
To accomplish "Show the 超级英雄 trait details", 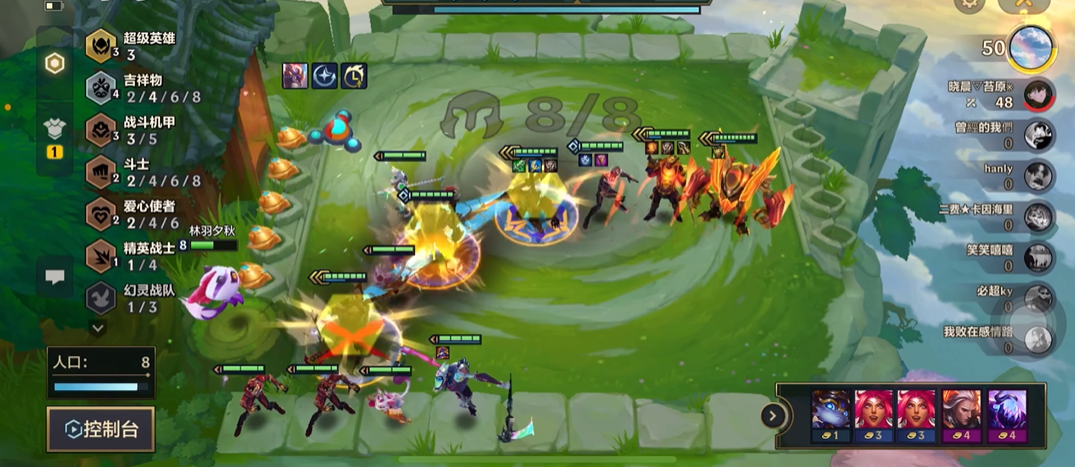I will coord(100,46).
